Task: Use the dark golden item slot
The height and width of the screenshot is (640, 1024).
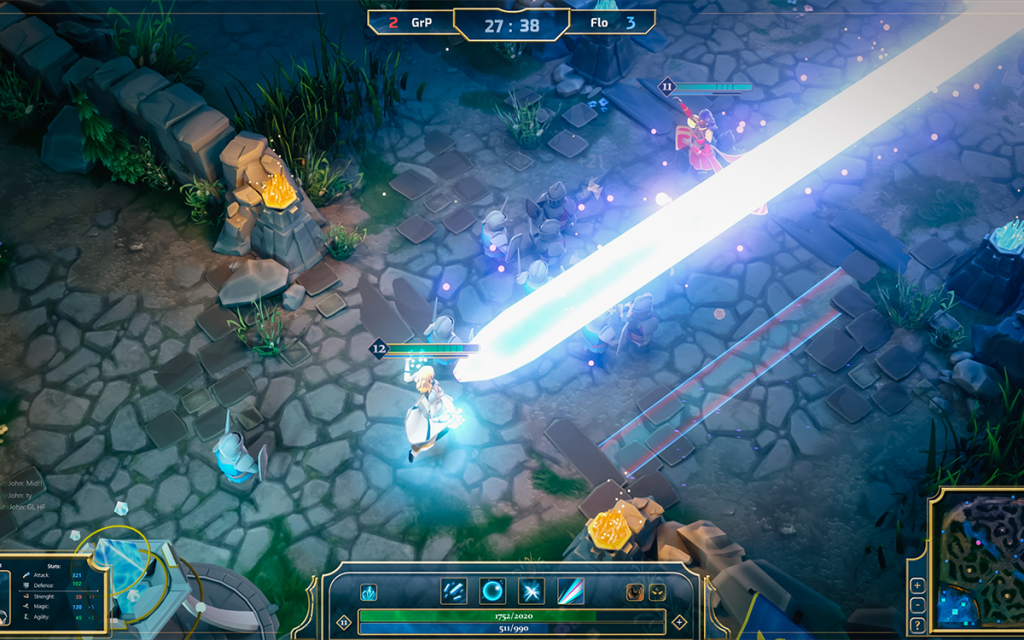Action: click(x=657, y=591)
